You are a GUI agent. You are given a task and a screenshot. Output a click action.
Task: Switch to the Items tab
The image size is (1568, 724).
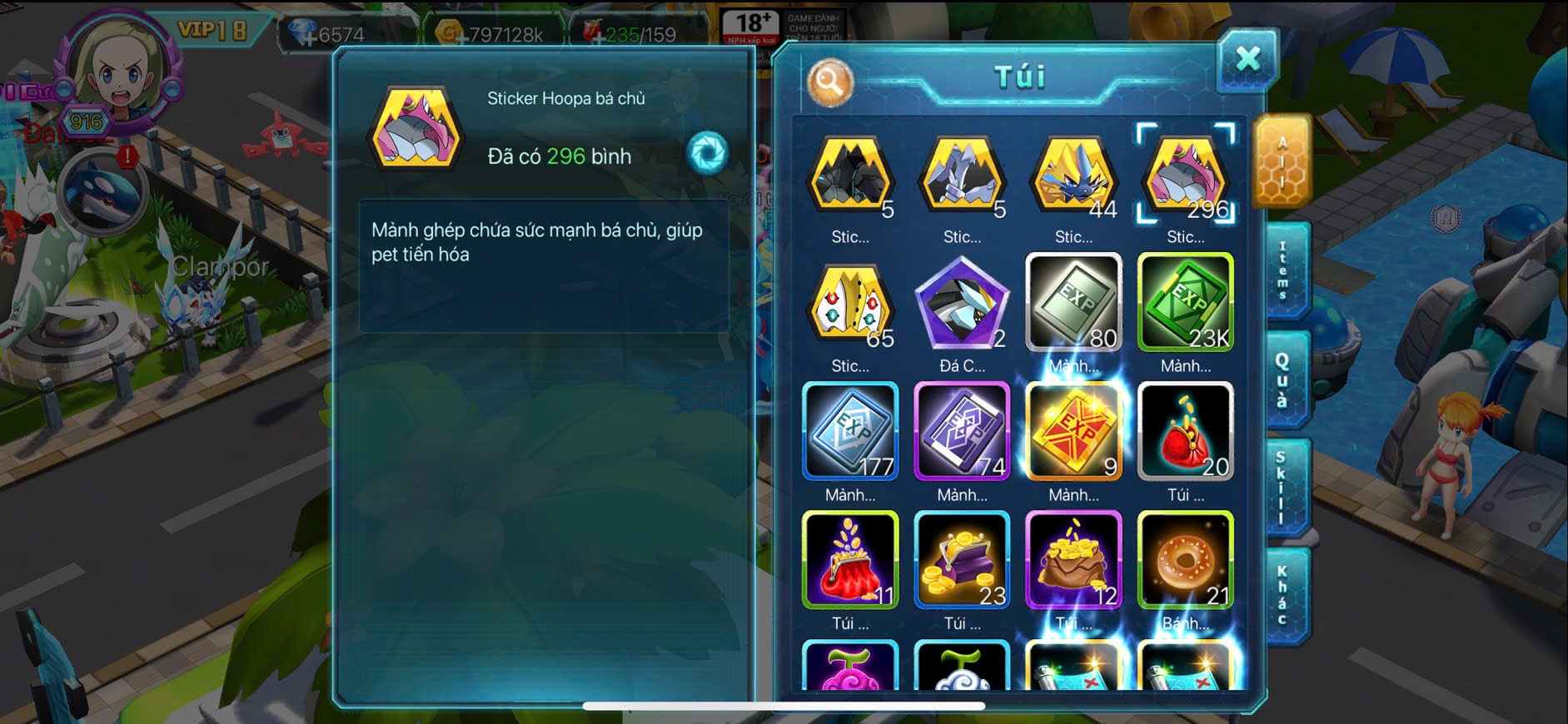point(1283,270)
